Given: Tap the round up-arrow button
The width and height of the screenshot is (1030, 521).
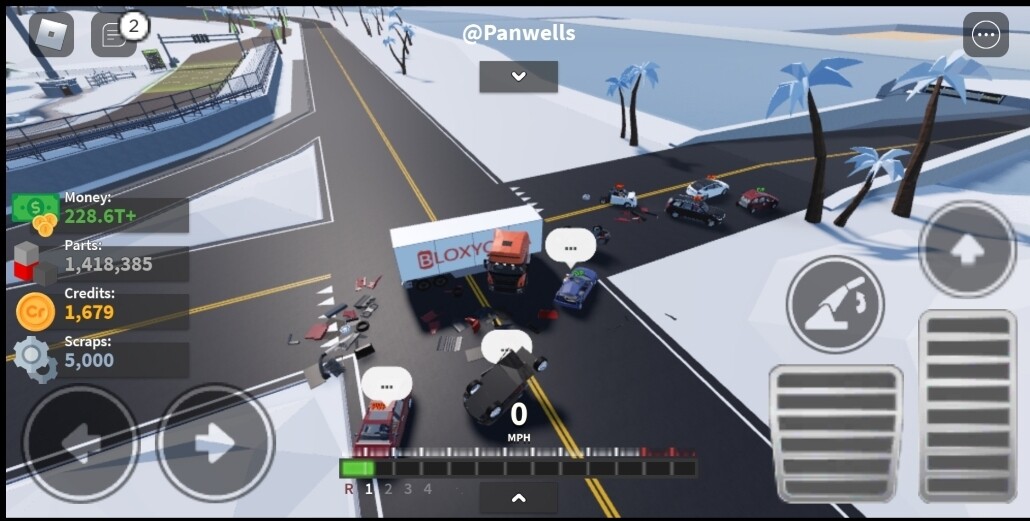Looking at the screenshot, I should (x=967, y=250).
